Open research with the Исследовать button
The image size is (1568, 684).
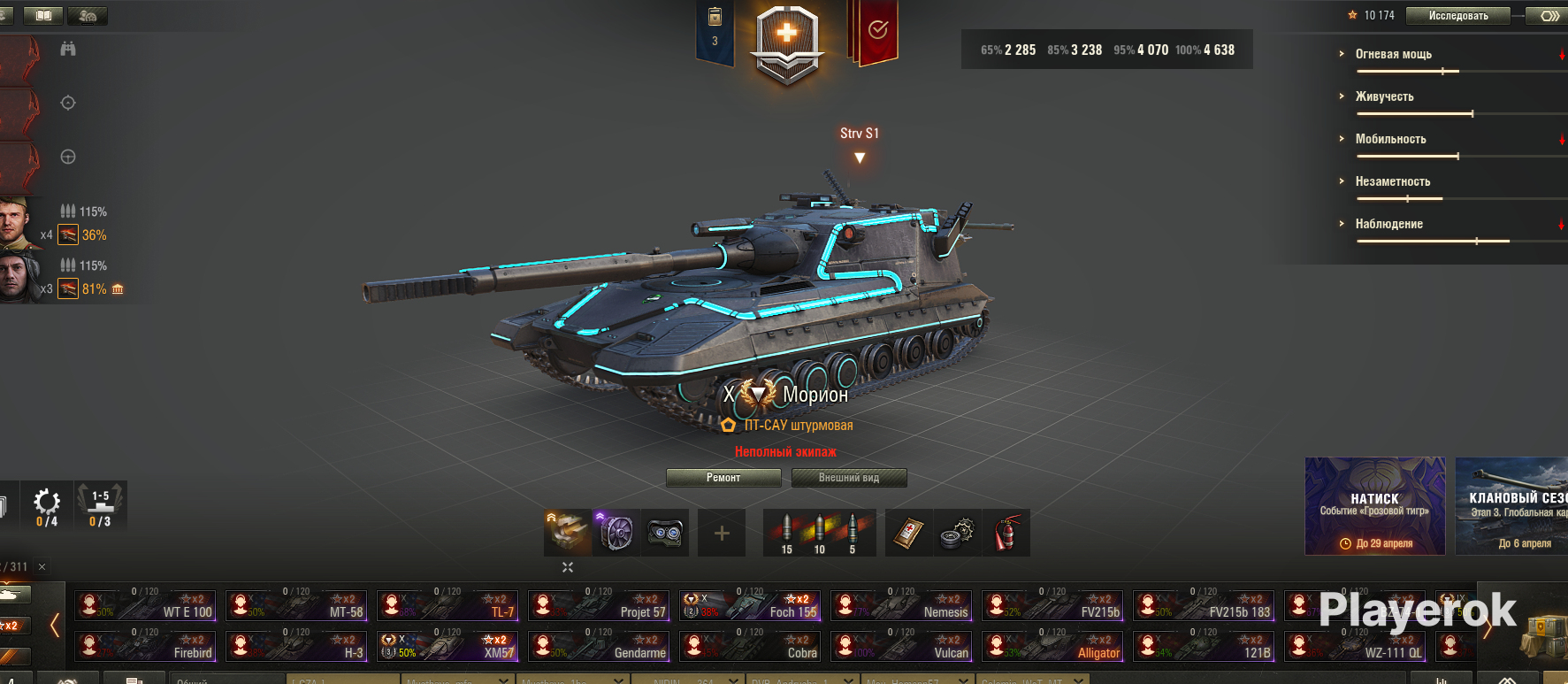point(1457,16)
